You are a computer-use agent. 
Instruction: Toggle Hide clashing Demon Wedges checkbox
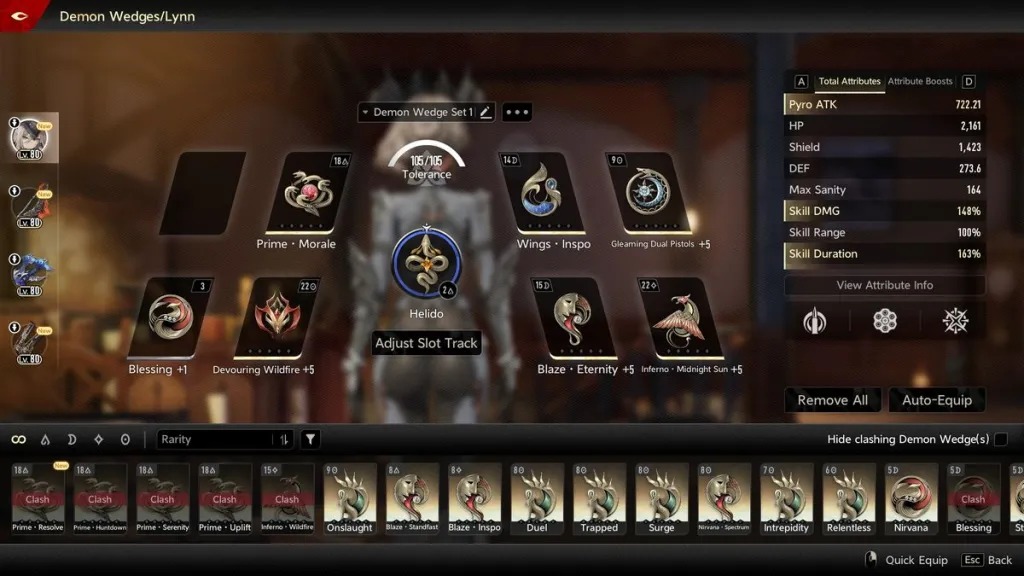pyautogui.click(x=1000, y=439)
